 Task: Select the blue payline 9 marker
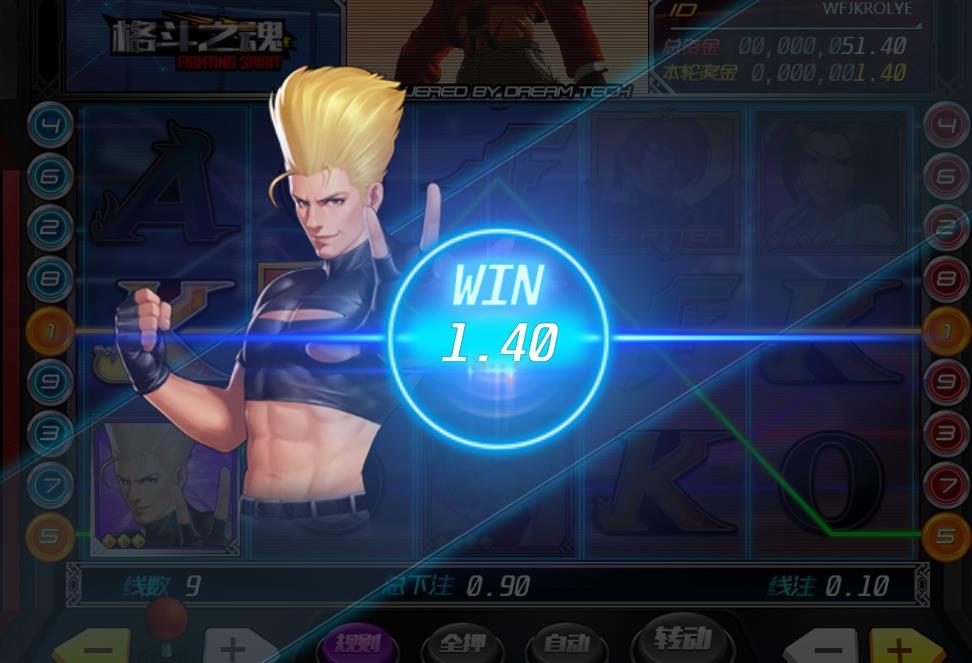tap(49, 382)
